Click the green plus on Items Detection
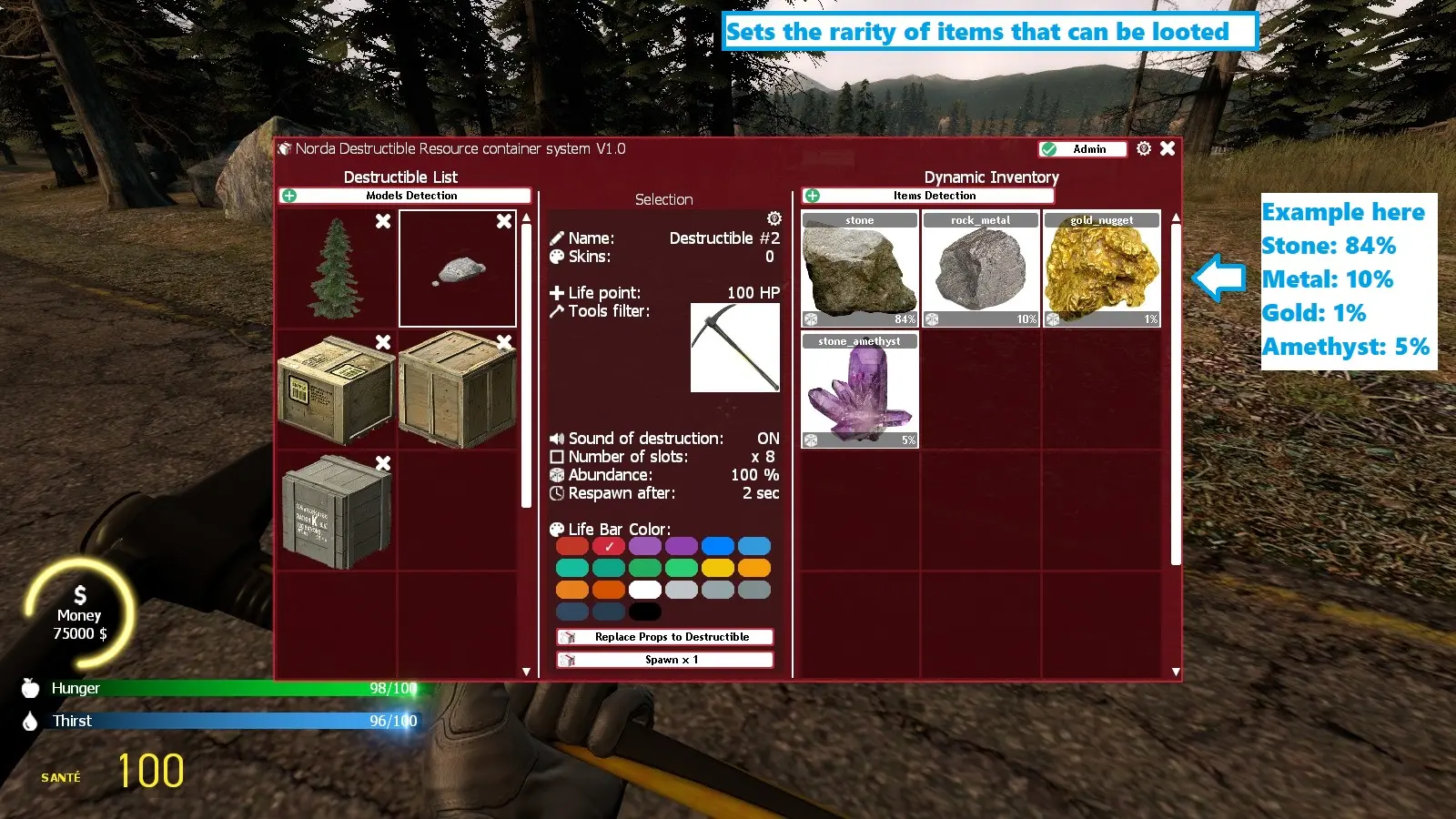1456x819 pixels. (x=814, y=195)
